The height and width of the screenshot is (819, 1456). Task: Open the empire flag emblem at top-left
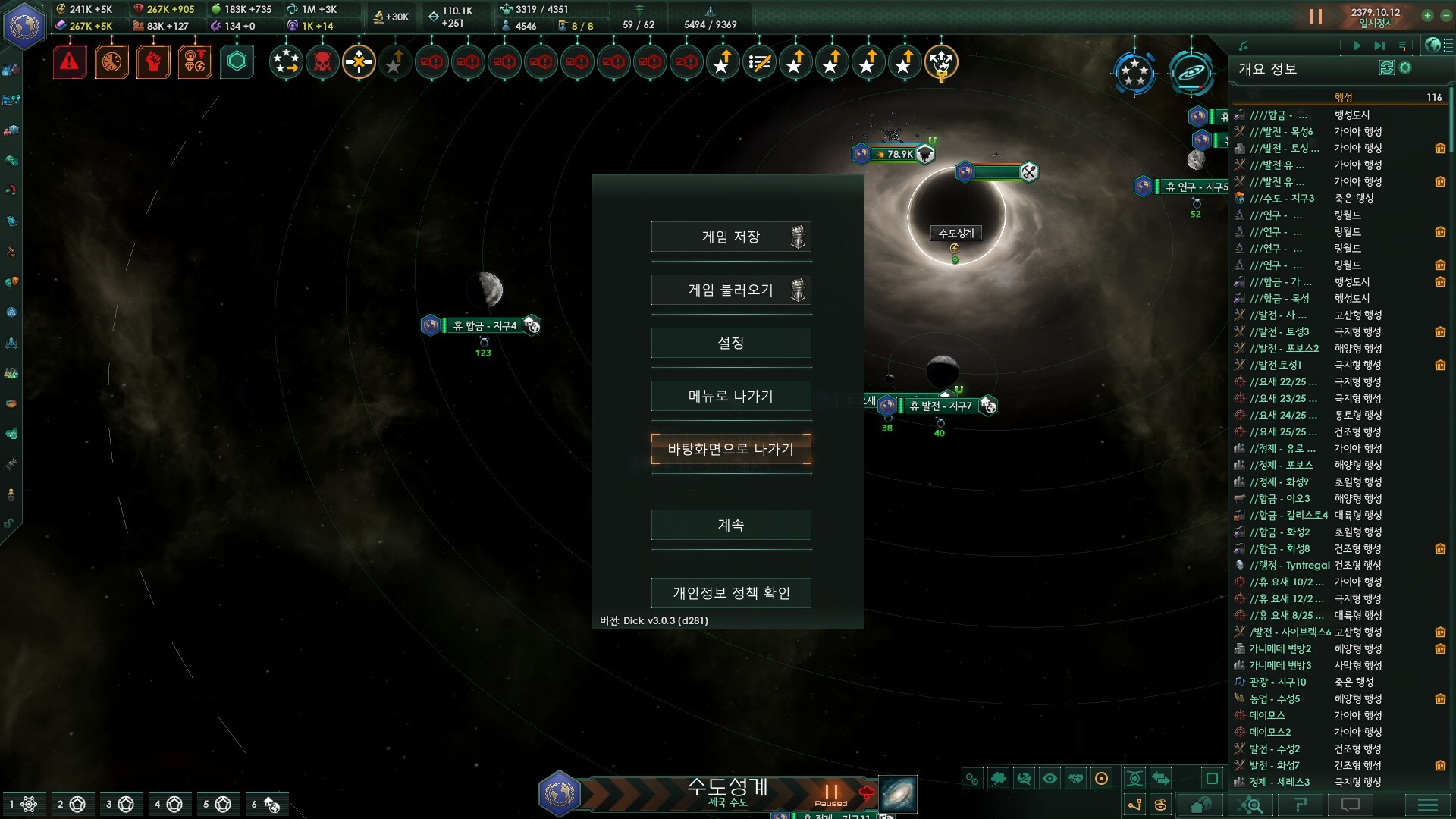24,25
